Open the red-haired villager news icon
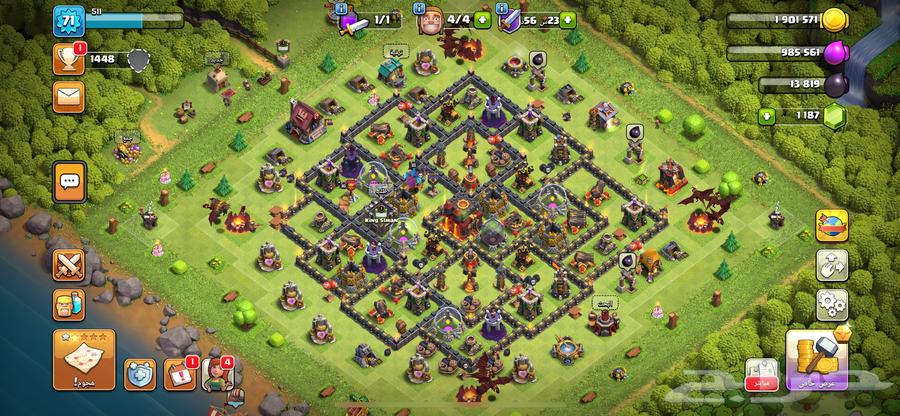900x416 pixels. point(217,374)
